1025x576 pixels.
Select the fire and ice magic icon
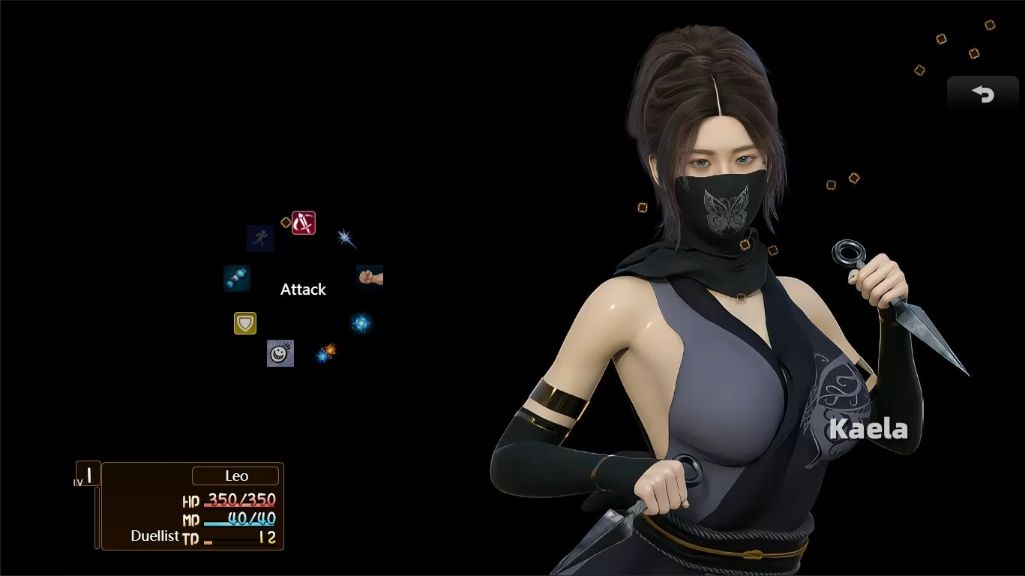[x=326, y=352]
